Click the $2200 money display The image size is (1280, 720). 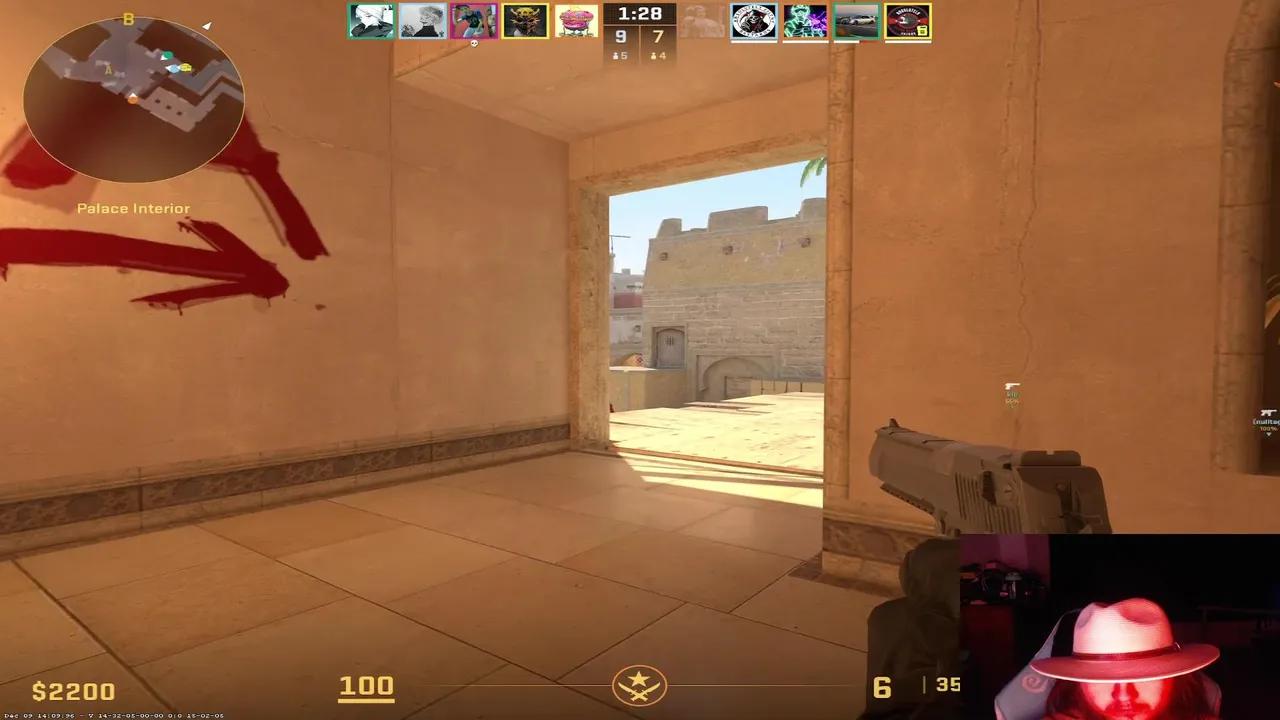74,690
